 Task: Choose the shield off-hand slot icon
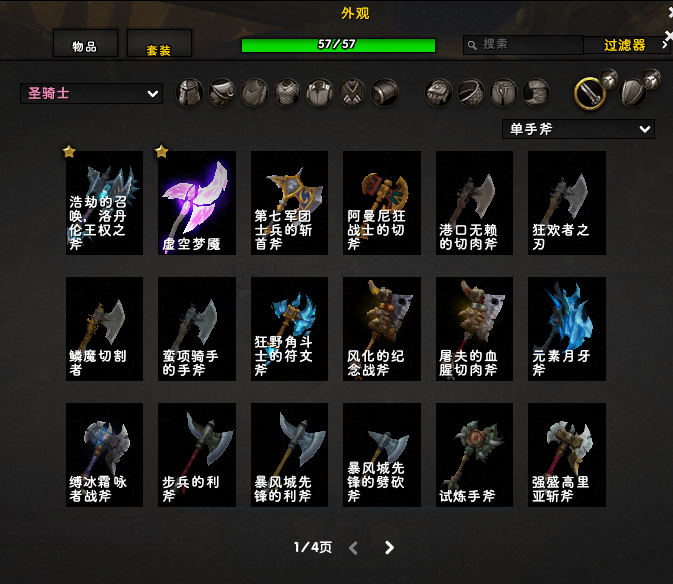635,92
